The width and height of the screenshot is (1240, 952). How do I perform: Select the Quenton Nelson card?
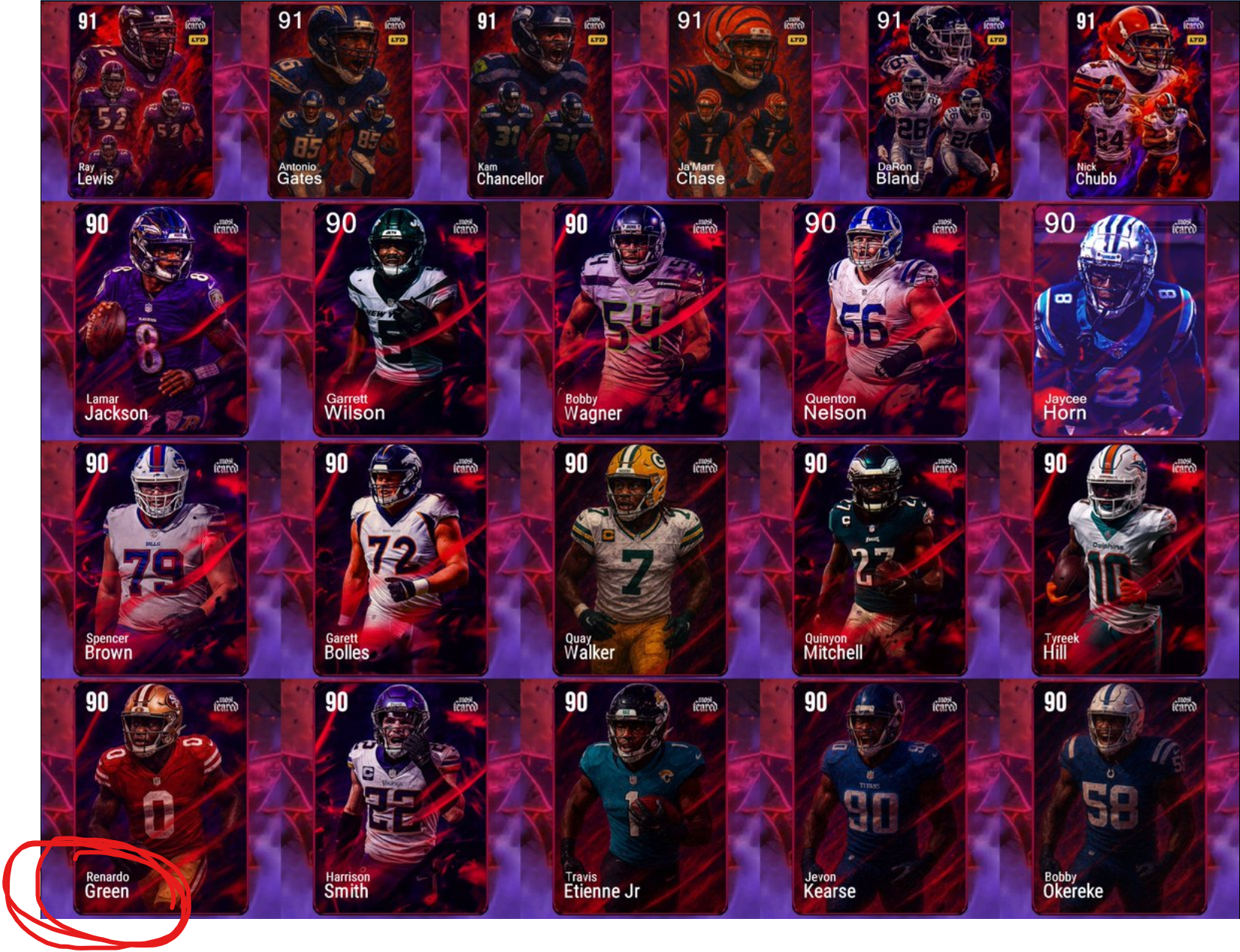coord(879,319)
